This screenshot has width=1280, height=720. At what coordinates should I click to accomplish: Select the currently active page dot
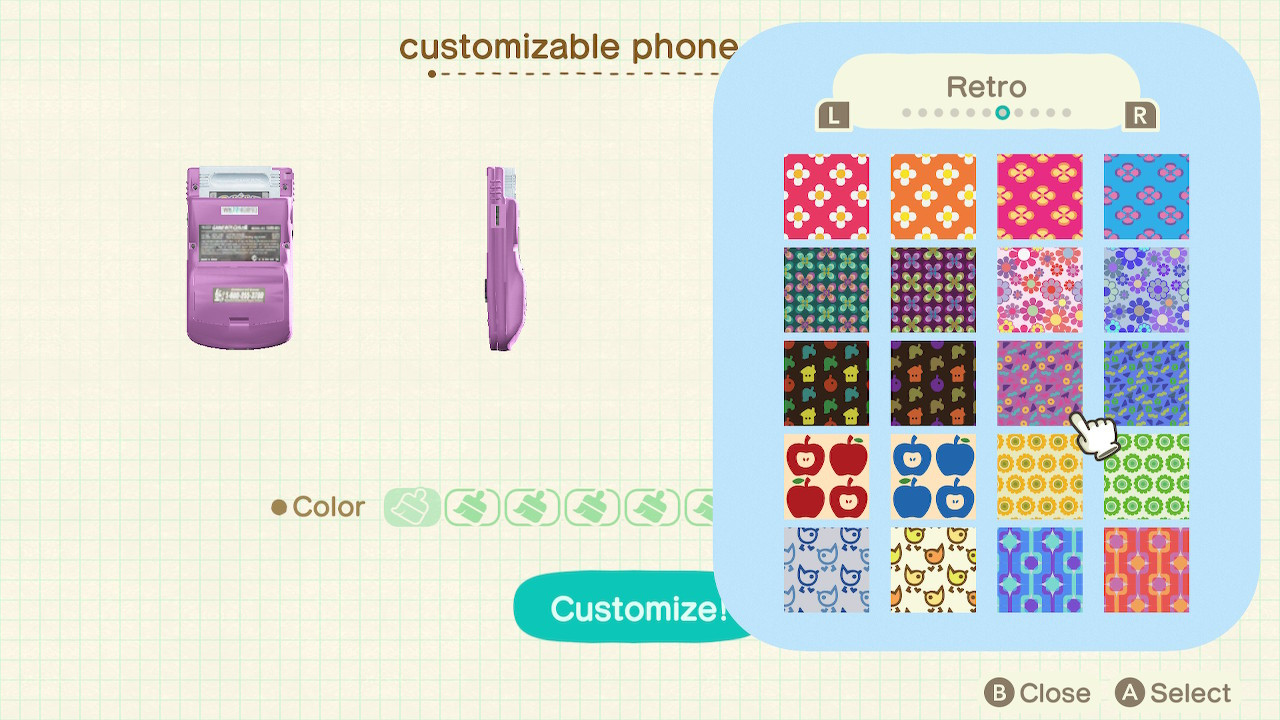coord(1002,115)
